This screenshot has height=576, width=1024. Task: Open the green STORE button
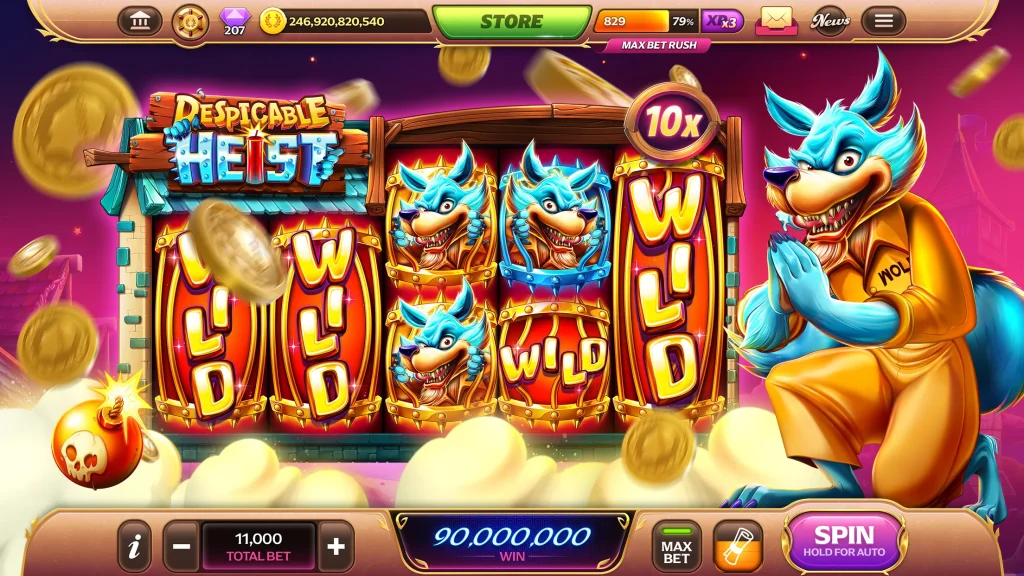[511, 22]
